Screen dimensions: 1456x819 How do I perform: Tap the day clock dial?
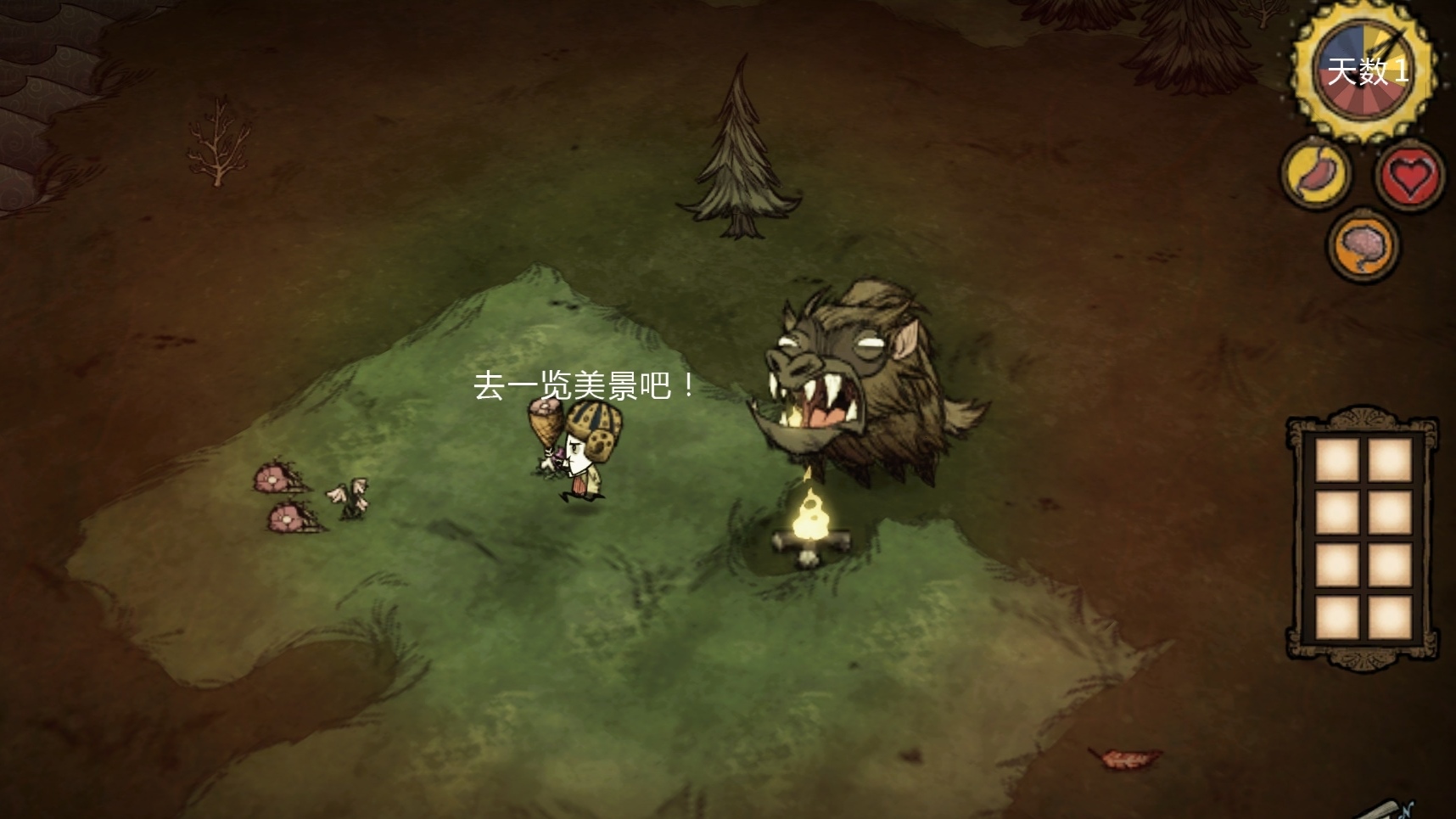click(1364, 71)
